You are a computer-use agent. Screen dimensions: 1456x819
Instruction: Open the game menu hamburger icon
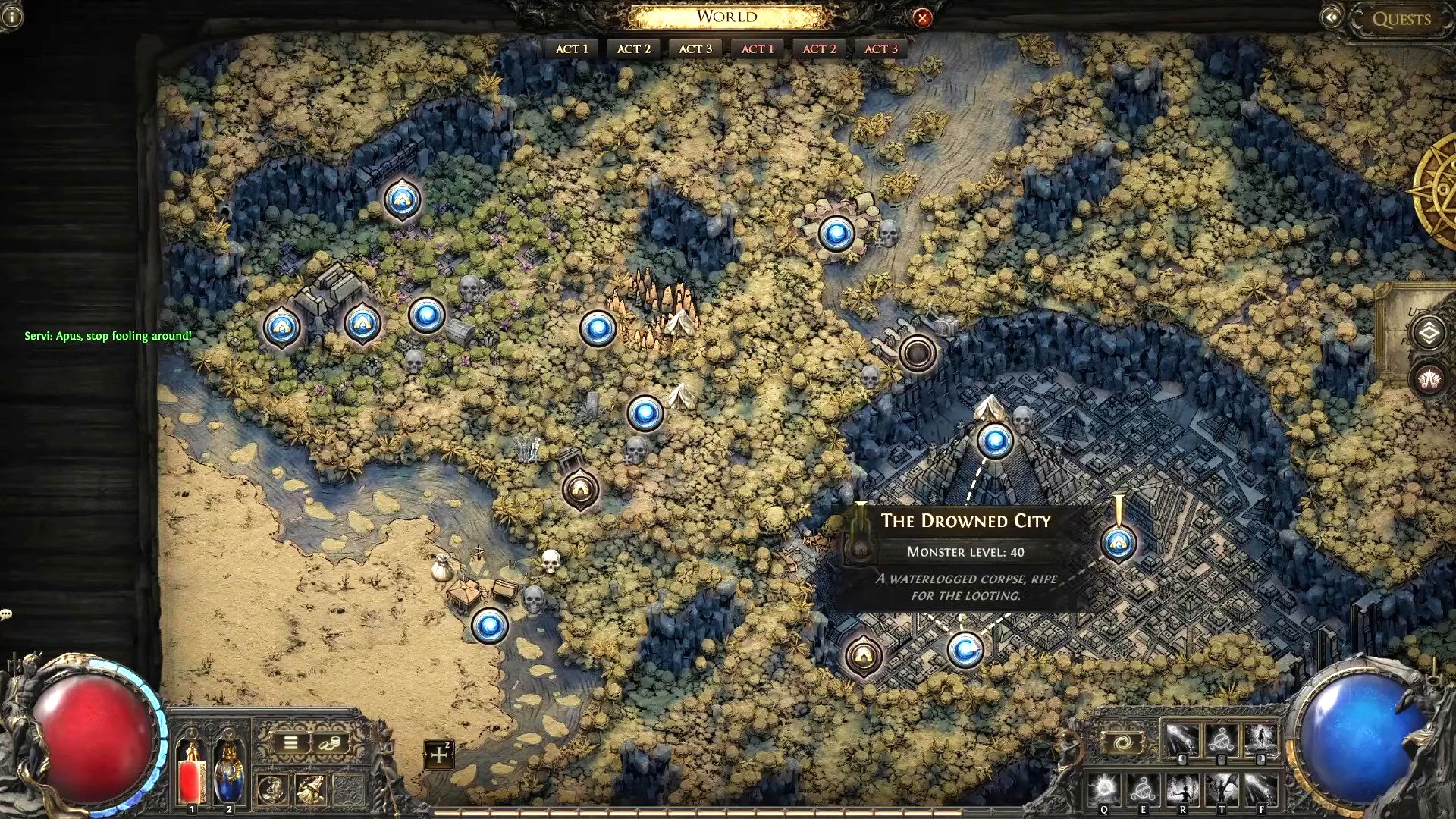[x=290, y=742]
